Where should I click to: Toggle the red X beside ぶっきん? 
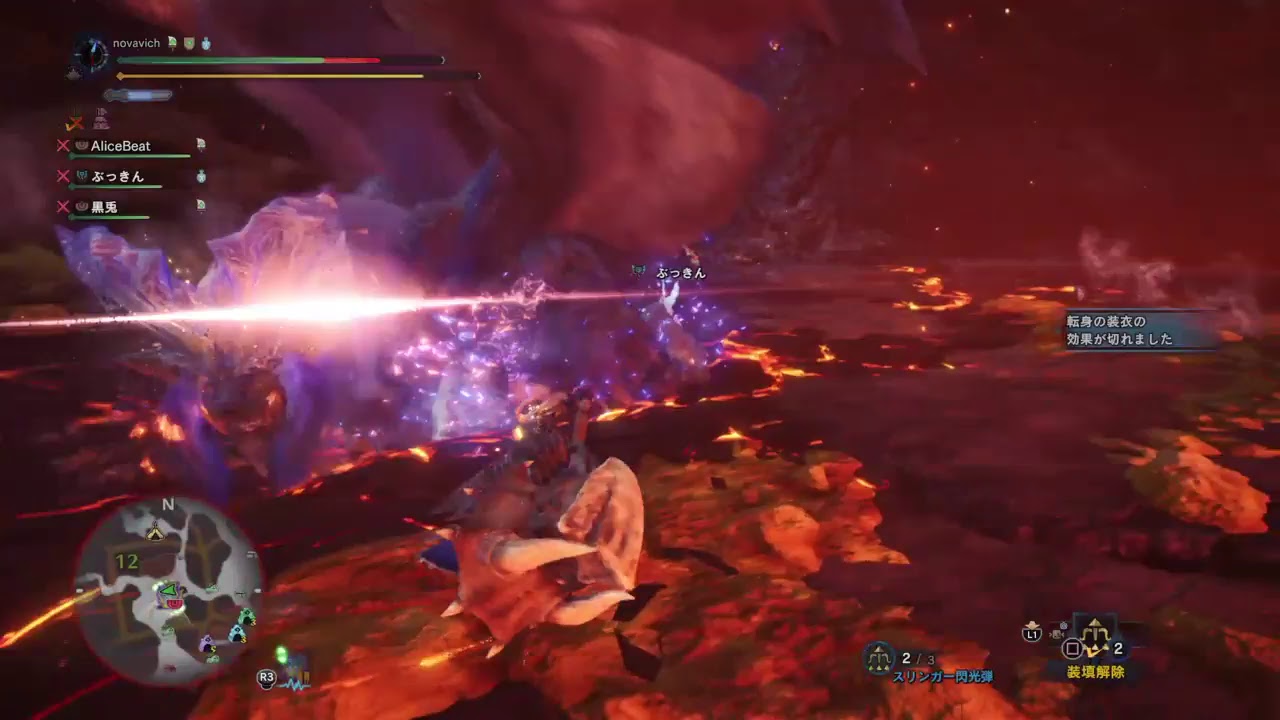point(63,176)
